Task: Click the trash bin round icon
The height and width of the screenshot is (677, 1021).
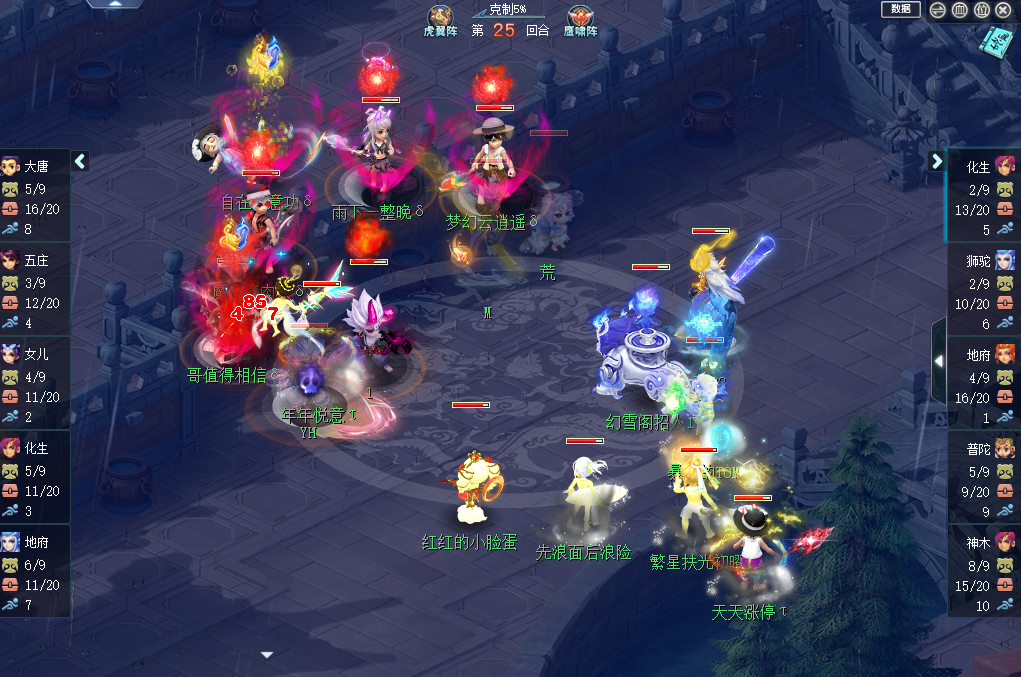Action: tap(959, 10)
